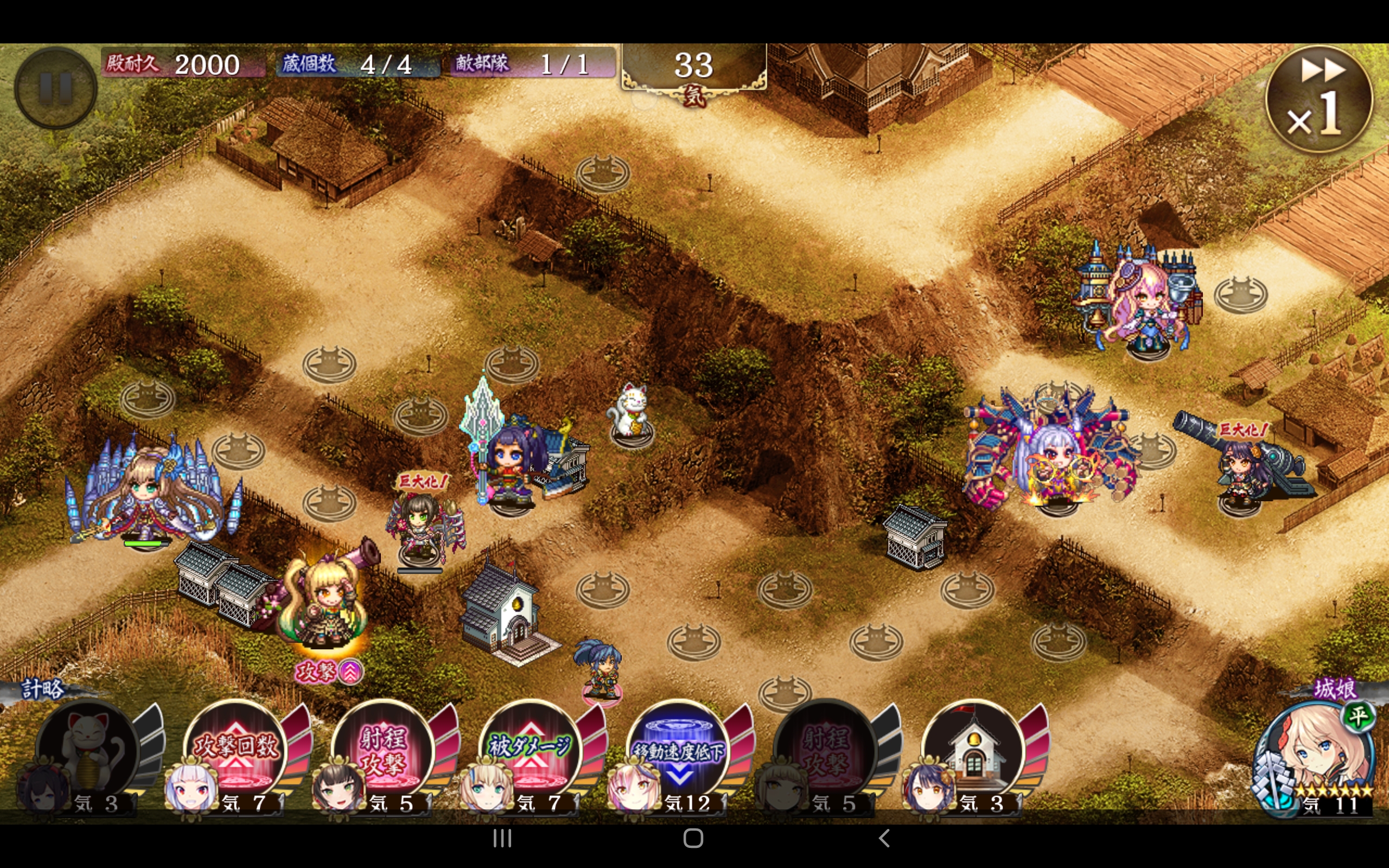Toggle the x1 game speed button

coord(1318,99)
